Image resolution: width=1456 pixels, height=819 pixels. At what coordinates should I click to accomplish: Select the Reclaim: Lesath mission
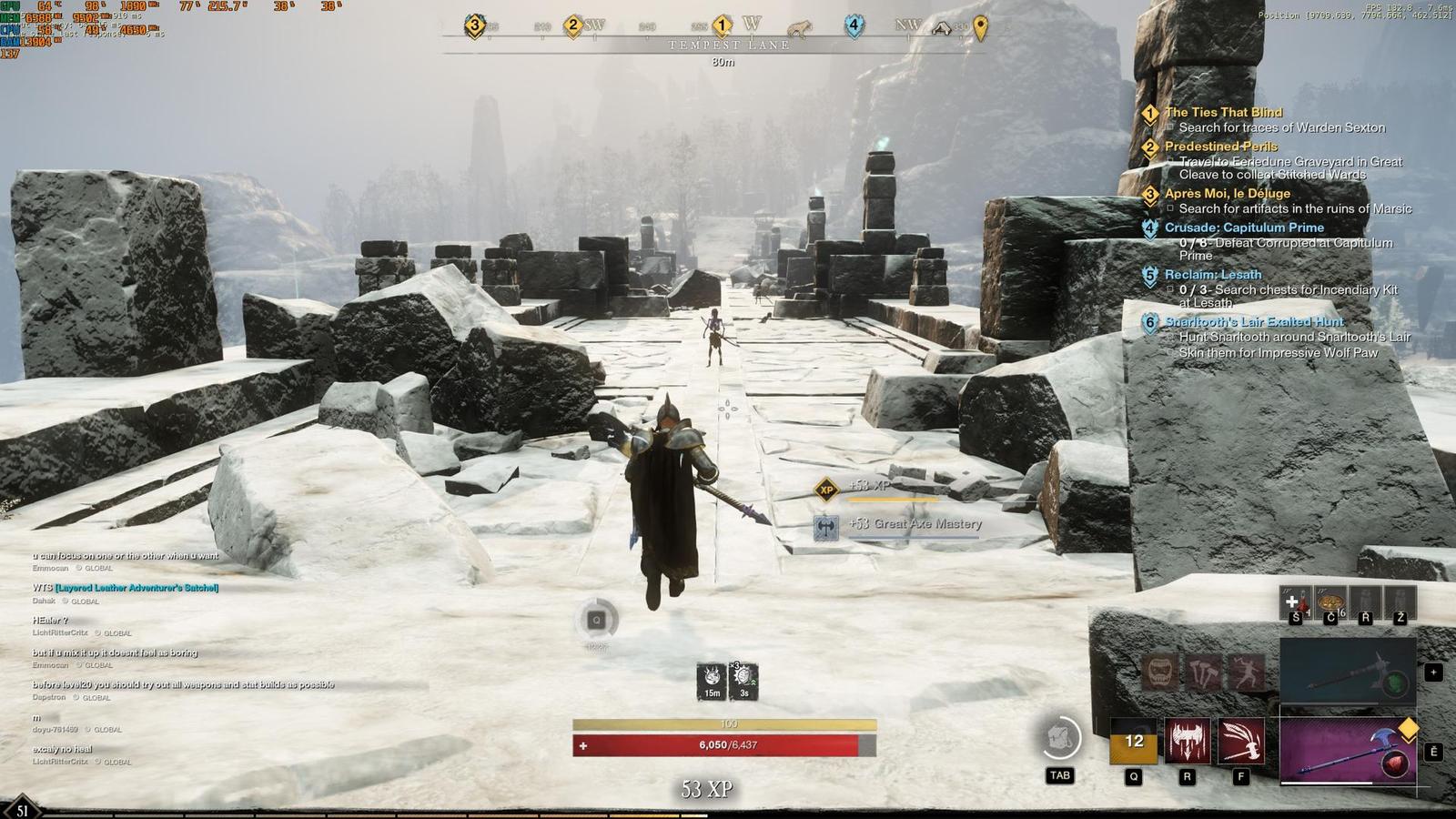pos(1213,275)
